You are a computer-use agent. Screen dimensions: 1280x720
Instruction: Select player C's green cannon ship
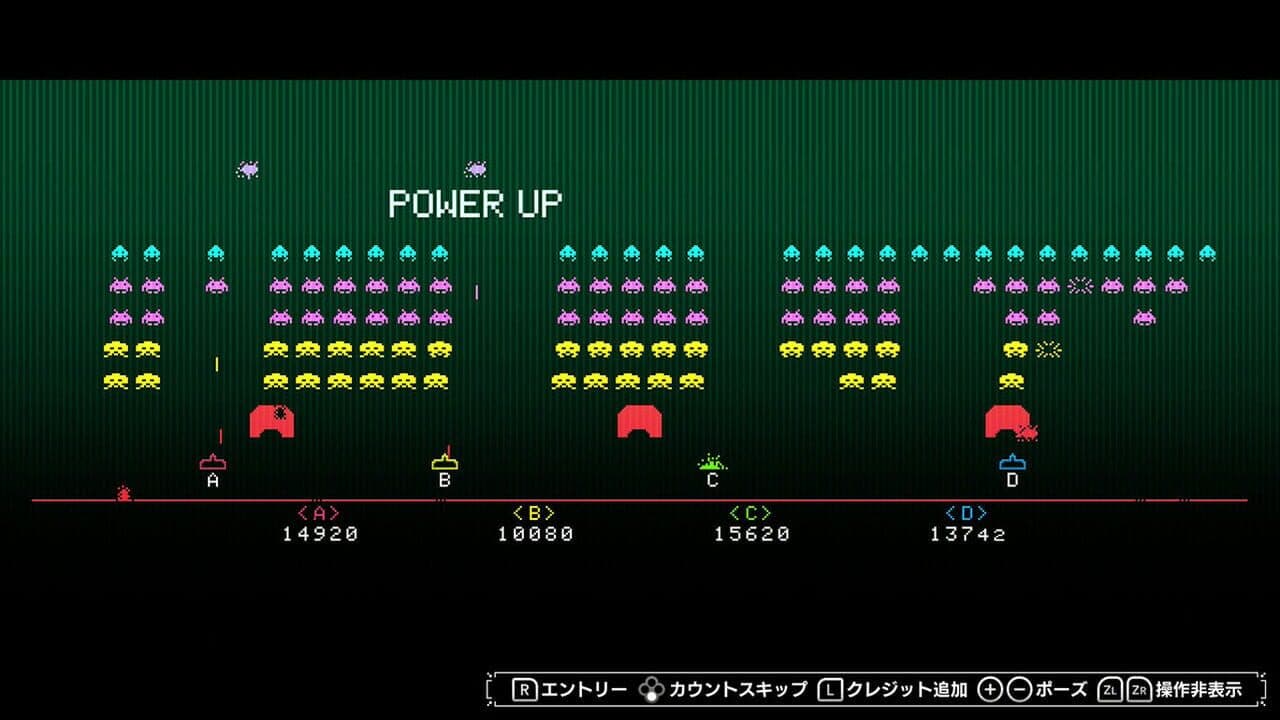coord(711,463)
